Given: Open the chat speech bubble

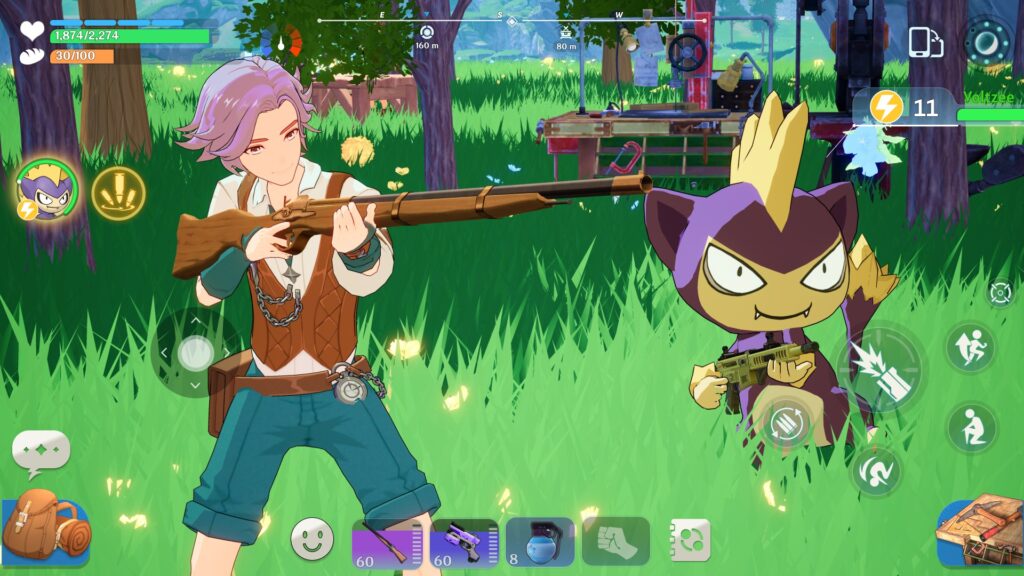Looking at the screenshot, I should point(40,452).
